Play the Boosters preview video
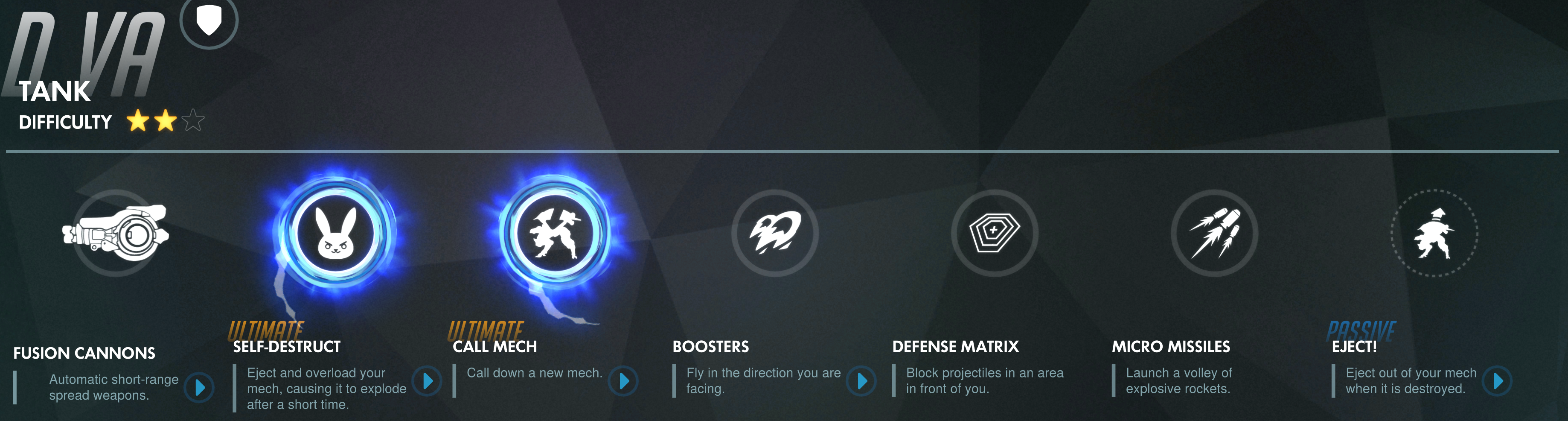The image size is (1568, 421). (x=862, y=381)
